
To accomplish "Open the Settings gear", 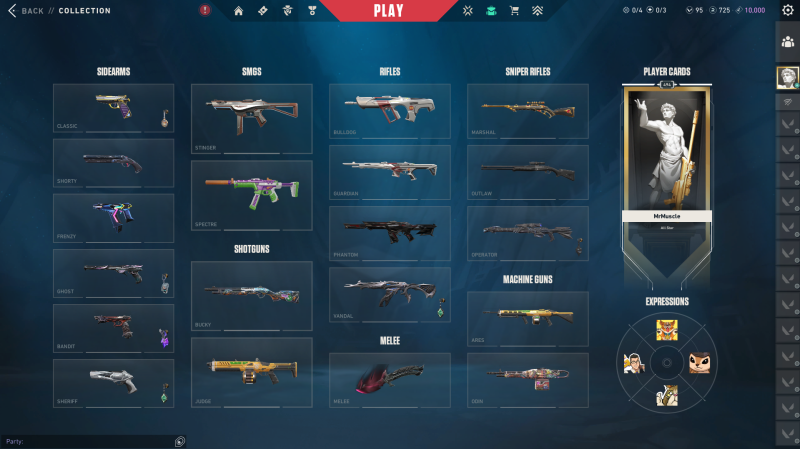I will click(x=787, y=11).
